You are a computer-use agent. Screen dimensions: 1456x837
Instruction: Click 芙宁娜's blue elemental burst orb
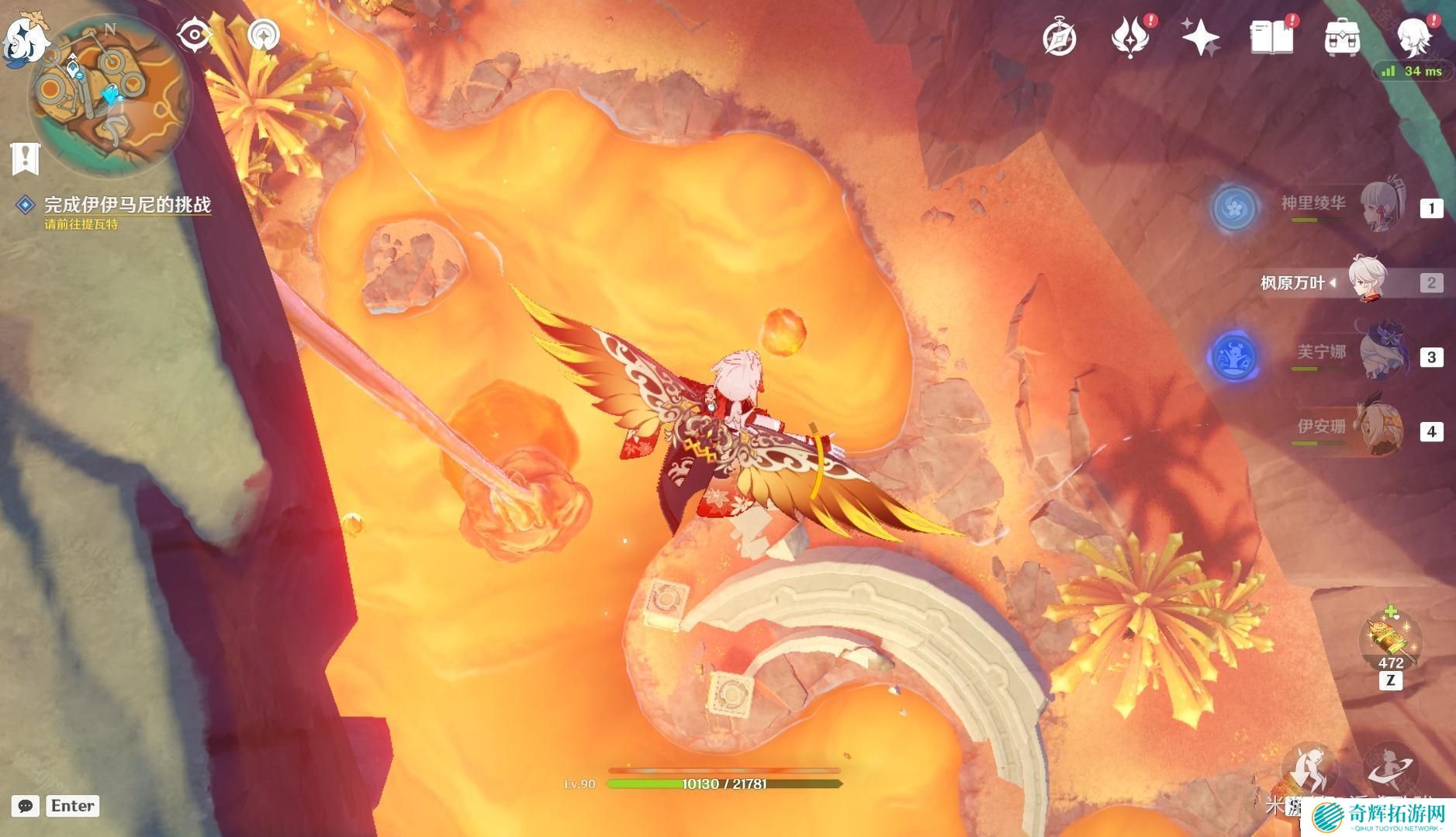[1233, 357]
